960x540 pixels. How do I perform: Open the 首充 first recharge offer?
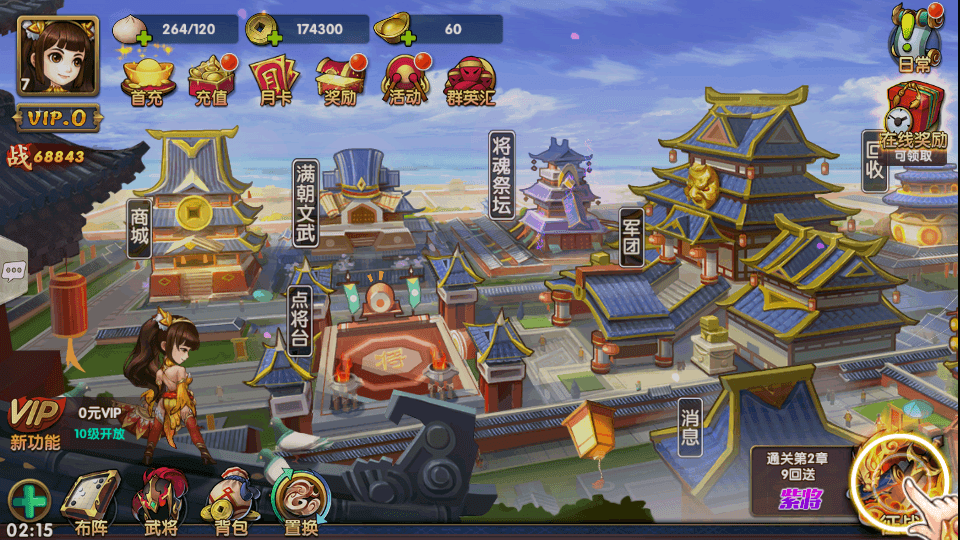tap(147, 80)
